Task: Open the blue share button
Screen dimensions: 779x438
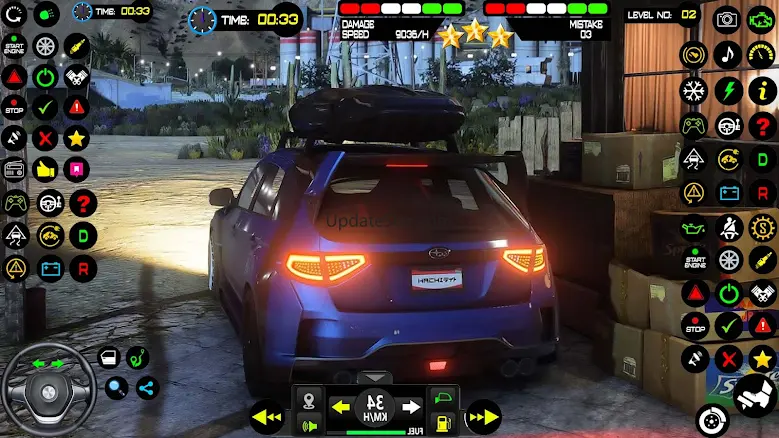Action: pyautogui.click(x=147, y=388)
